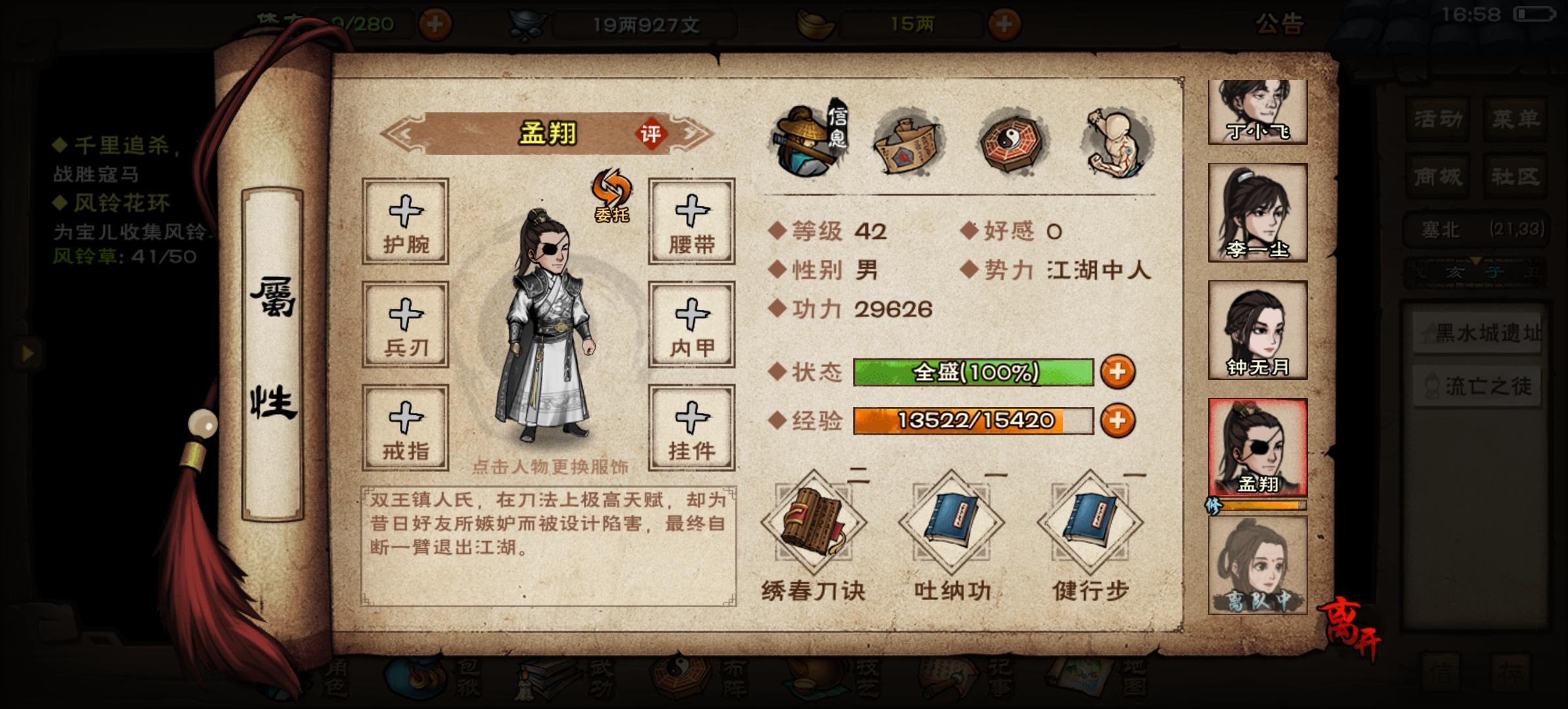
Task: Click the 护腕 equipment slot plus sign
Action: tap(405, 223)
